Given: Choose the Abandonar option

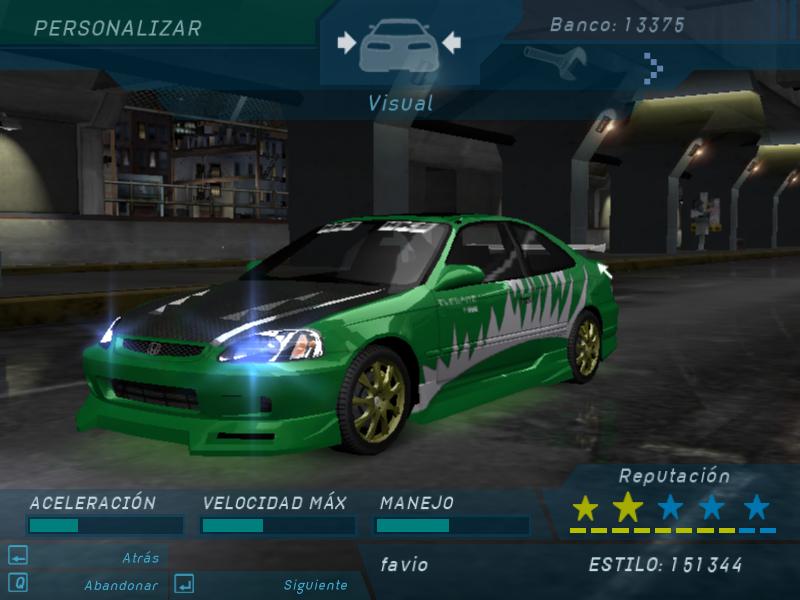Looking at the screenshot, I should coord(120,585).
